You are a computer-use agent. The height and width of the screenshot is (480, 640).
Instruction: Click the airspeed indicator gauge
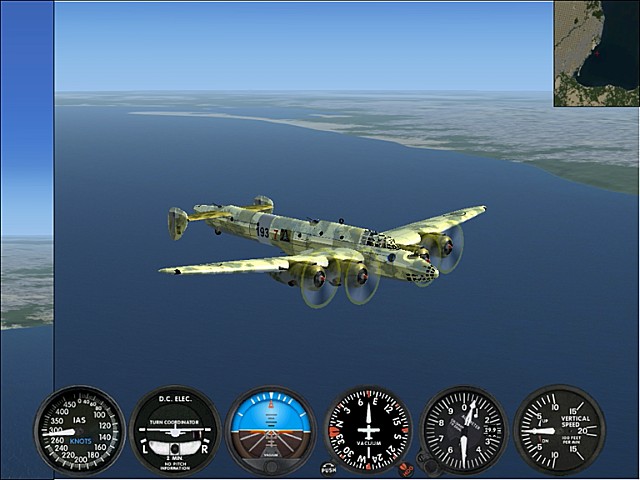pyautogui.click(x=79, y=430)
